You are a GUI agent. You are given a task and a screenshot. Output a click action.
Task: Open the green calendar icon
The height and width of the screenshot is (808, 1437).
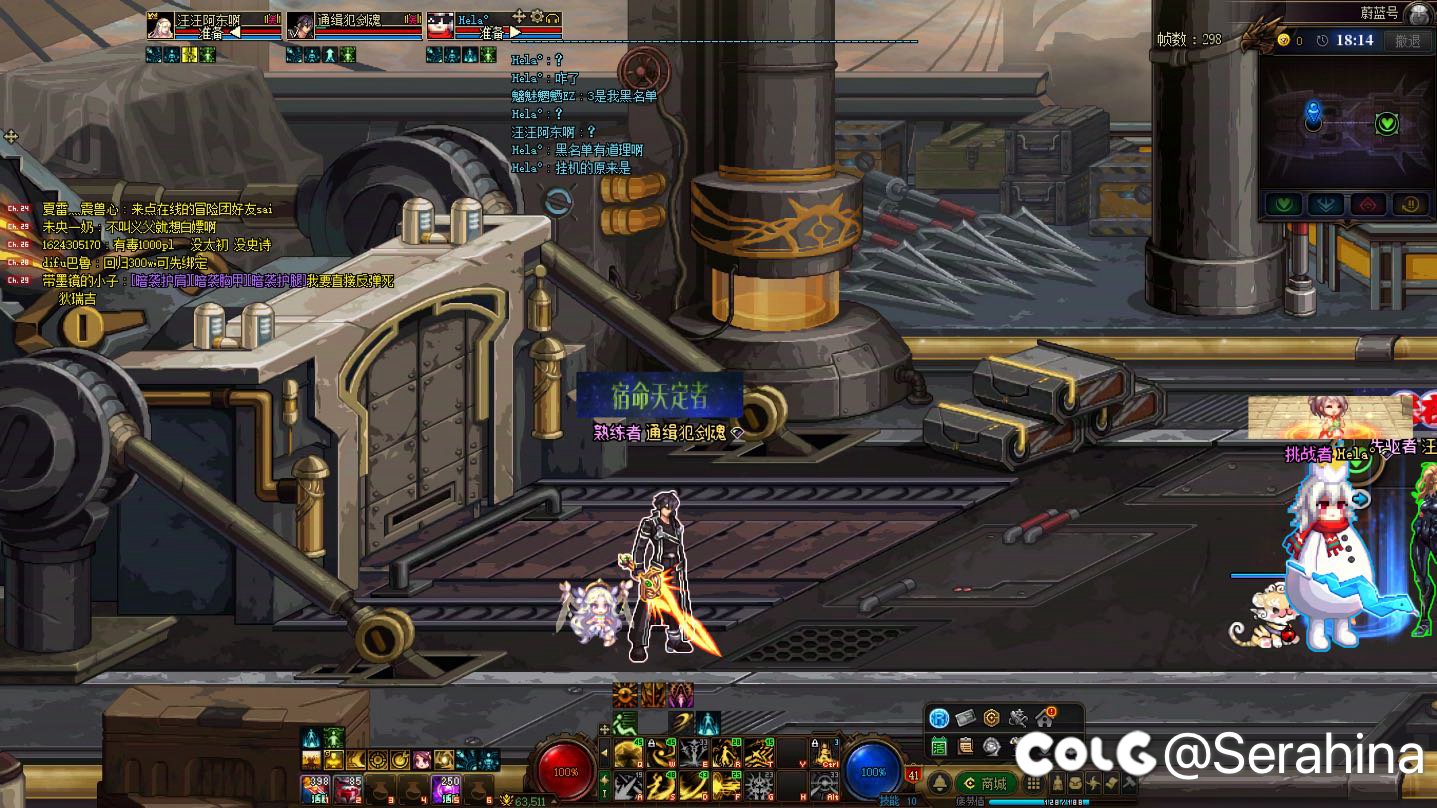click(x=939, y=745)
